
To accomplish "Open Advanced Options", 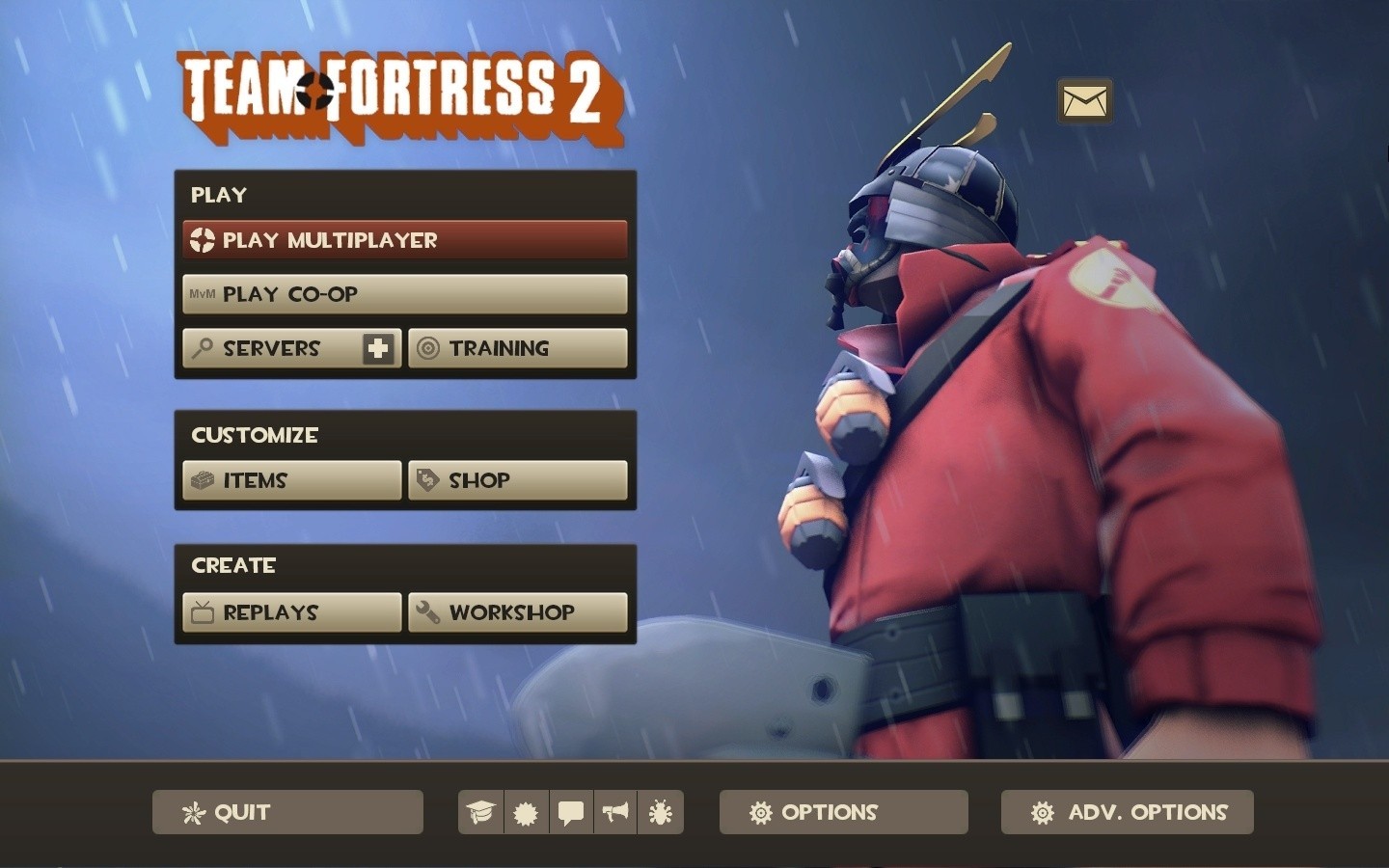I will coord(1127,812).
